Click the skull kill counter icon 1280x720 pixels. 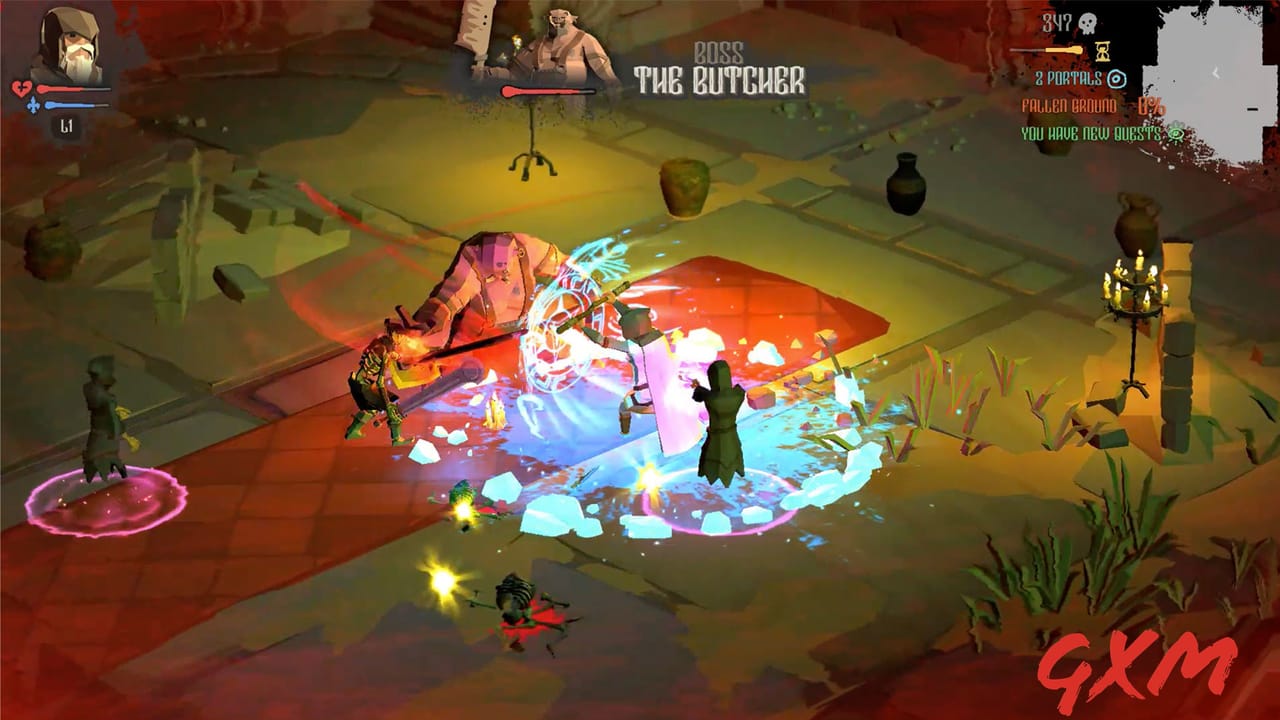pos(1088,23)
